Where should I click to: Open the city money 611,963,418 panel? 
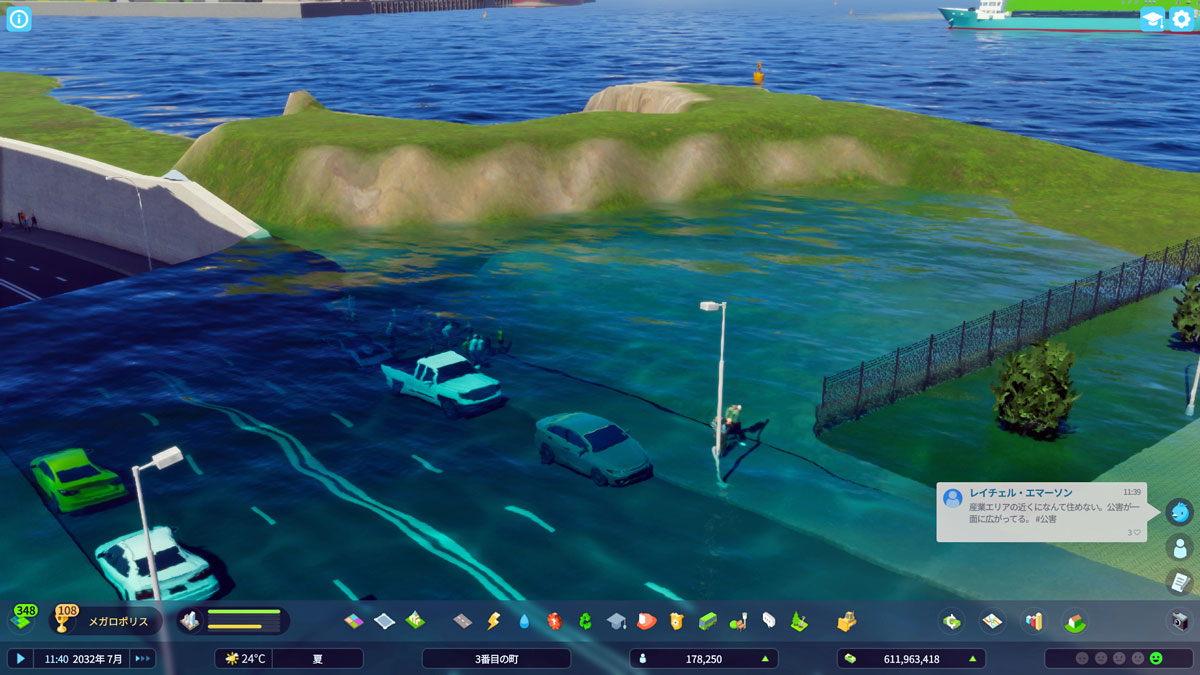coord(910,658)
